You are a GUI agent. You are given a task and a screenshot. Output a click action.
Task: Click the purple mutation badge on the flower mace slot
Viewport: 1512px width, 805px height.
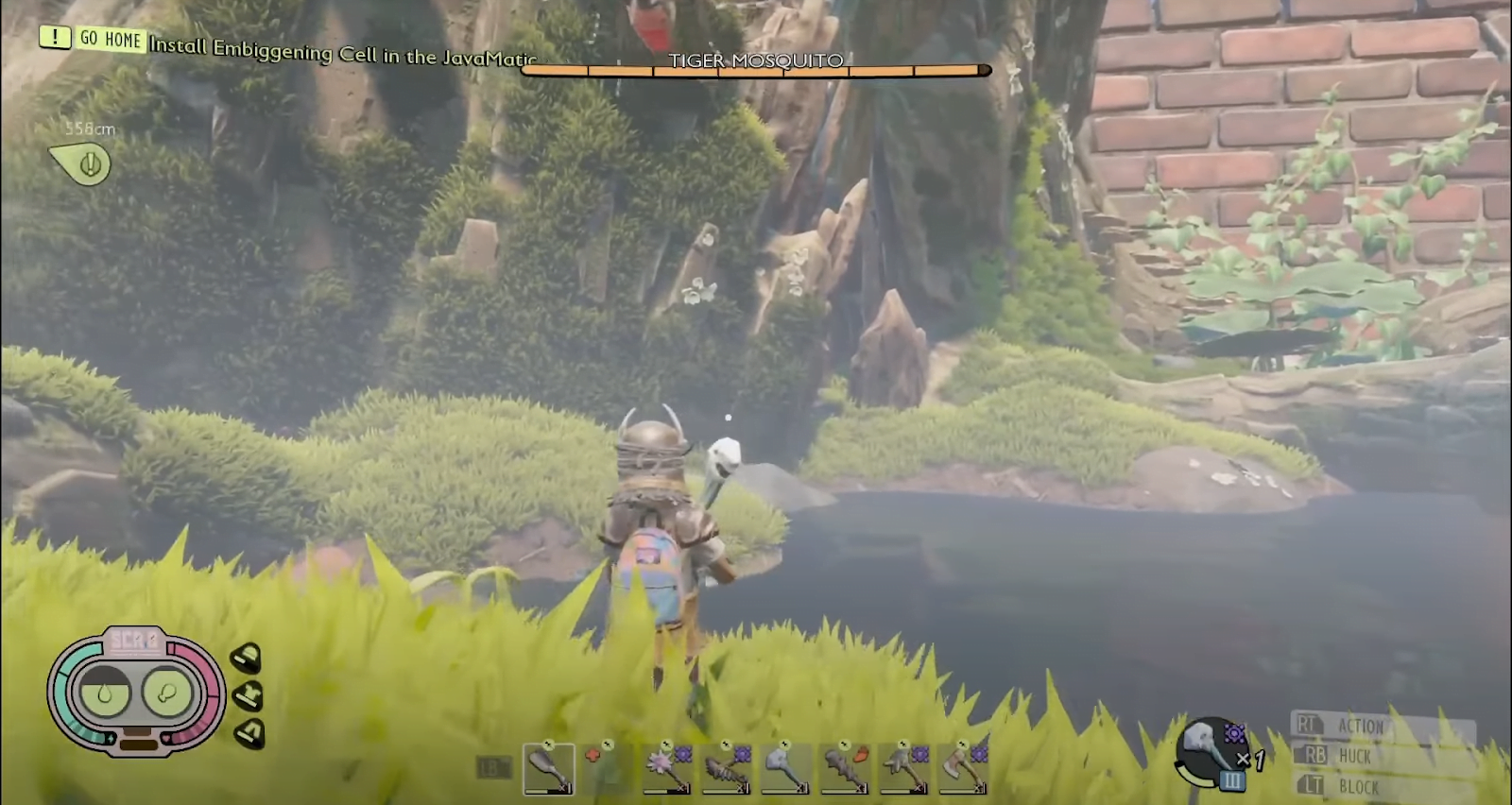(x=682, y=755)
